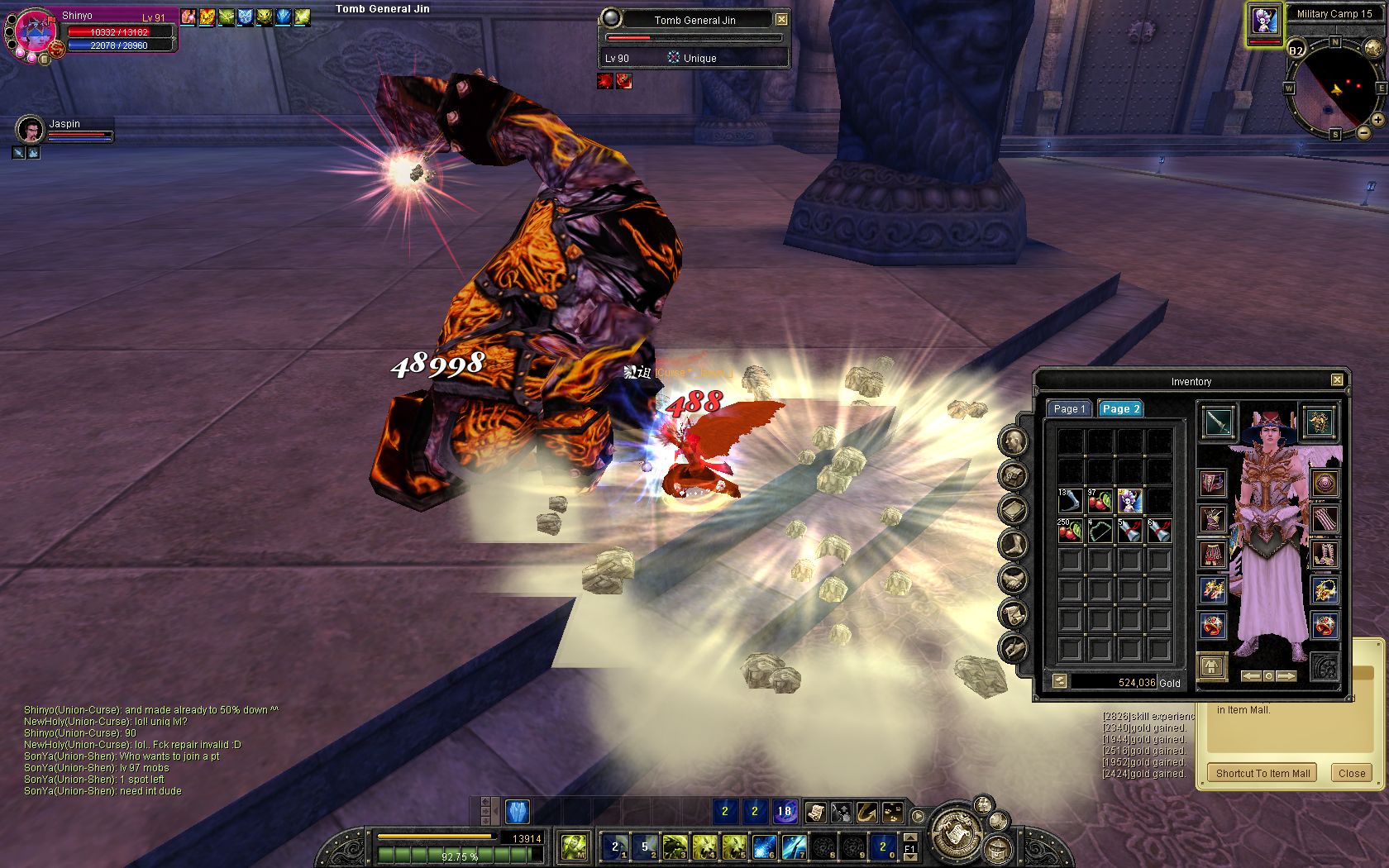Screen dimensions: 1389x868
Task: Open the avatar costume equipment button
Action: tap(1212, 666)
